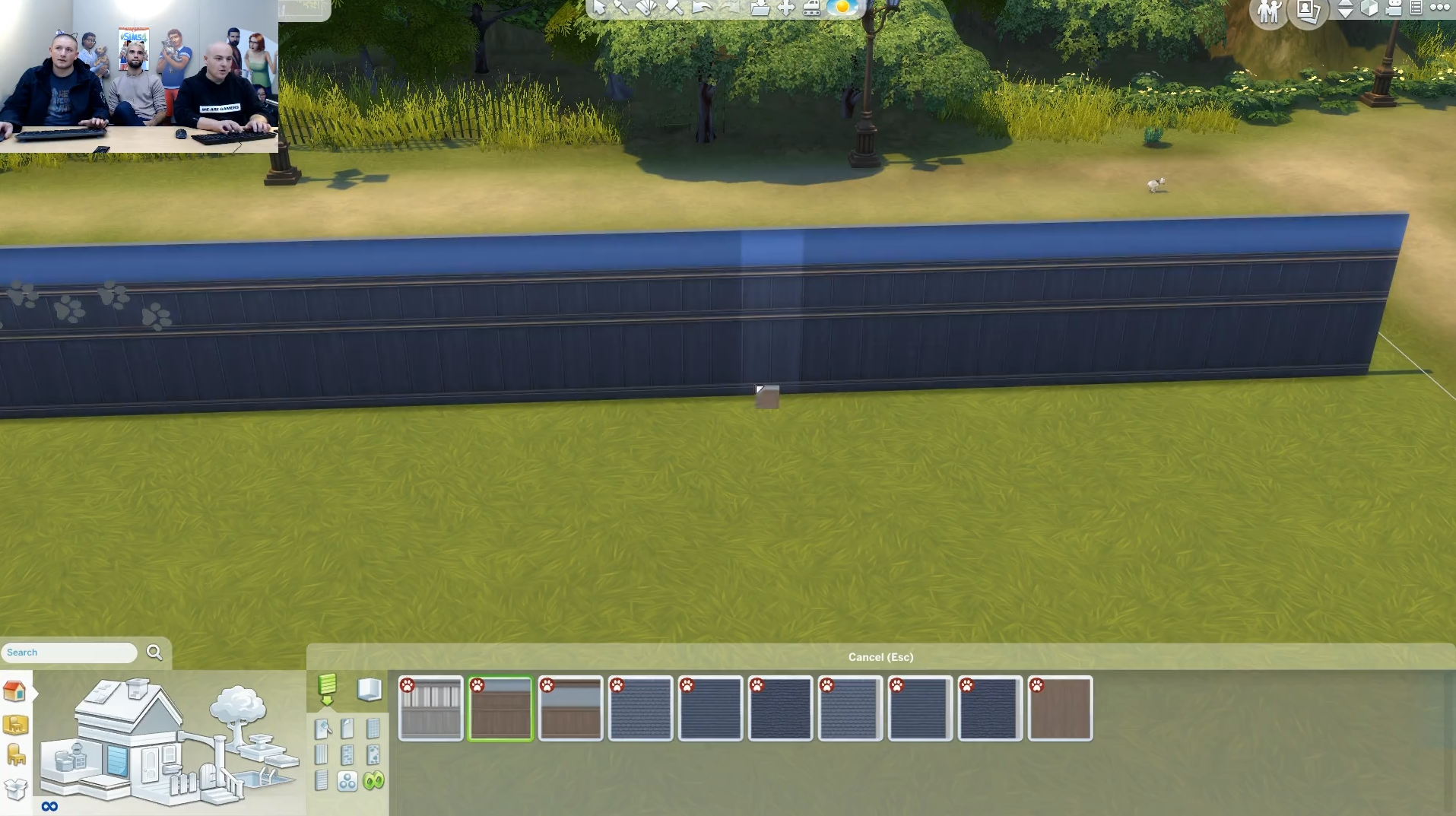Click the Cancel (Esc) bar
The image size is (1456, 816).
click(880, 657)
